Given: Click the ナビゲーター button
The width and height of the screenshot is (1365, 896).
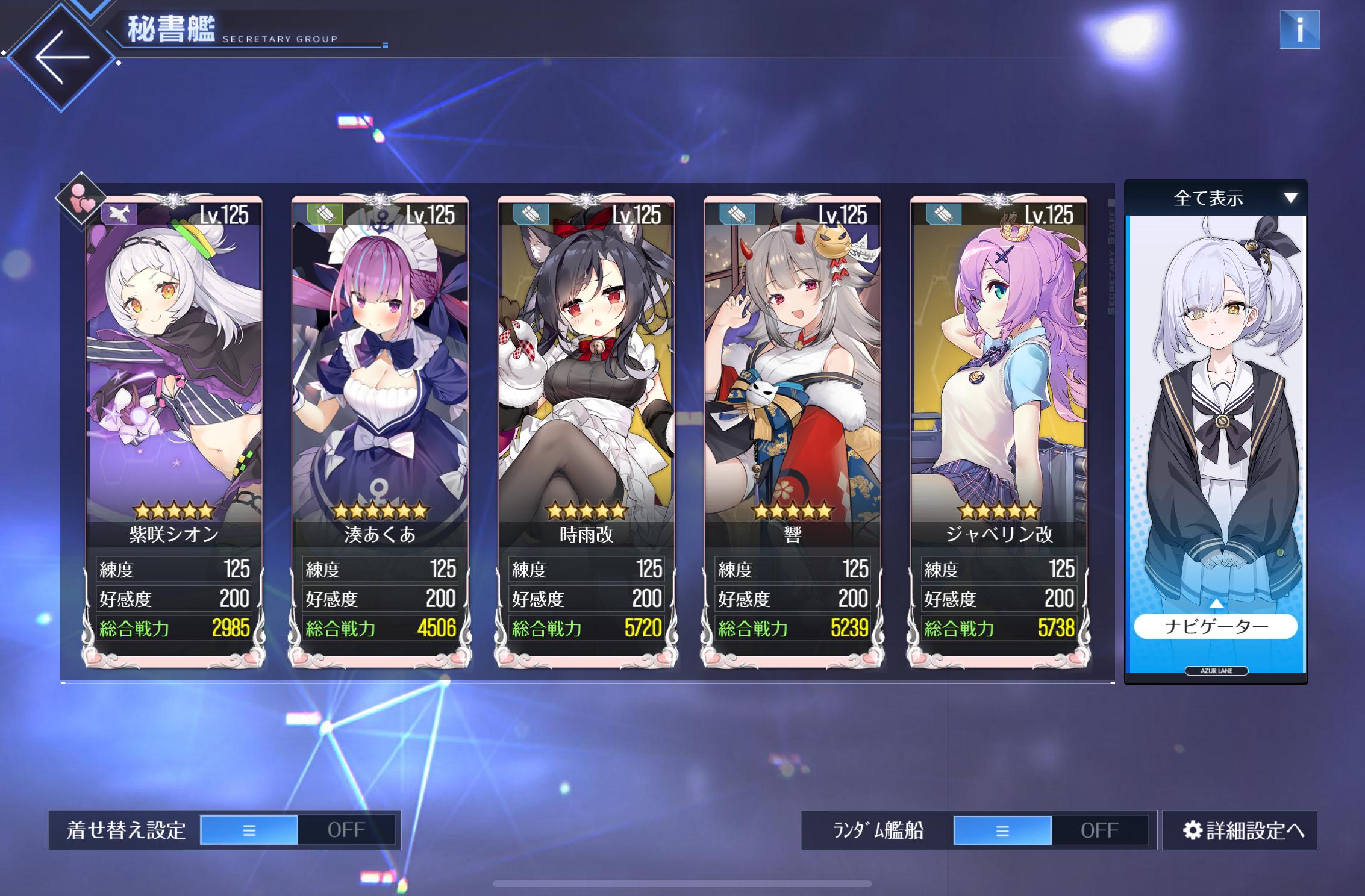Looking at the screenshot, I should [1216, 626].
